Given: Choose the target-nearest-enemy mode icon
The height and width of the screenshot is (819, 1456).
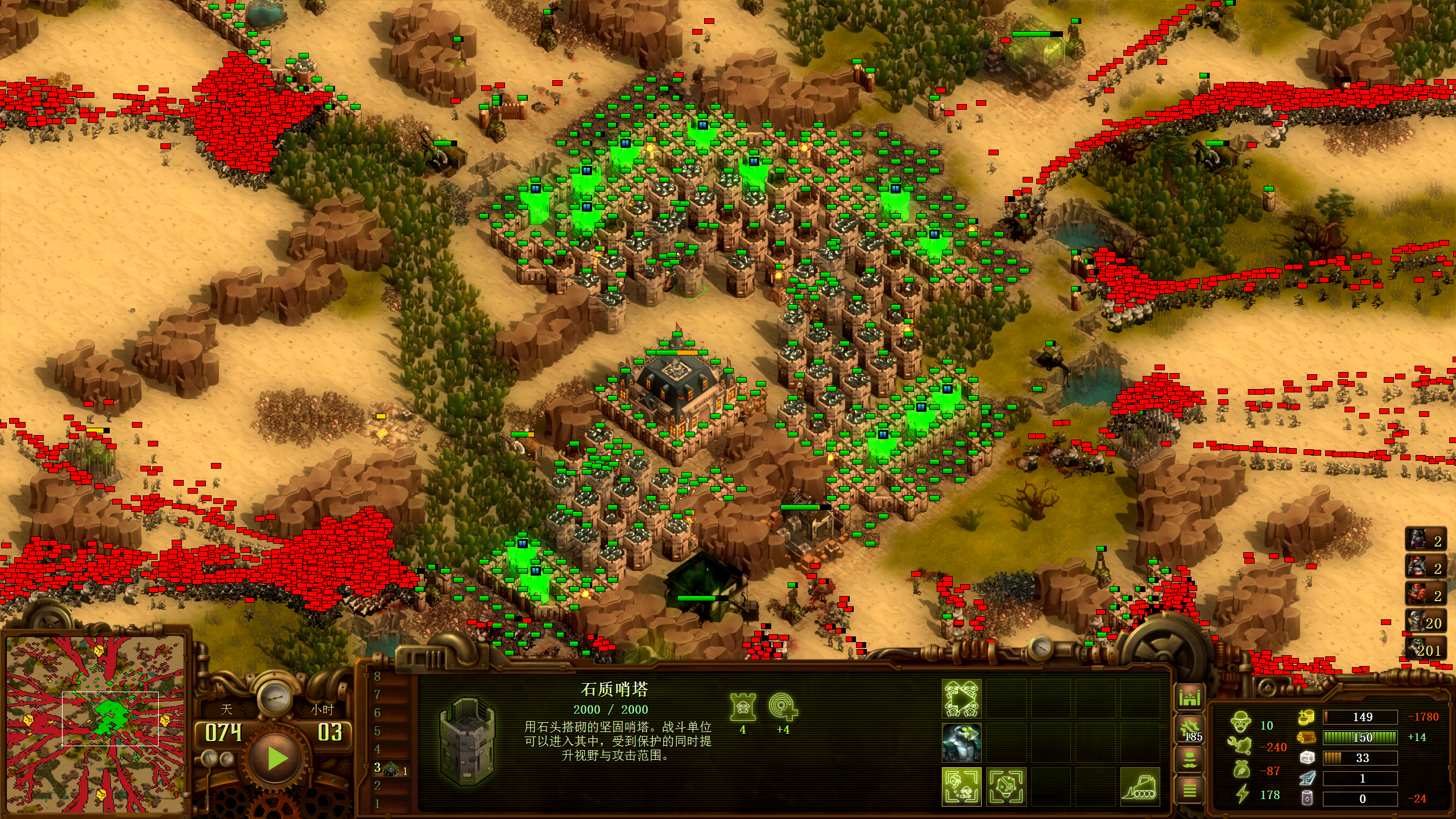Looking at the screenshot, I should click(961, 787).
